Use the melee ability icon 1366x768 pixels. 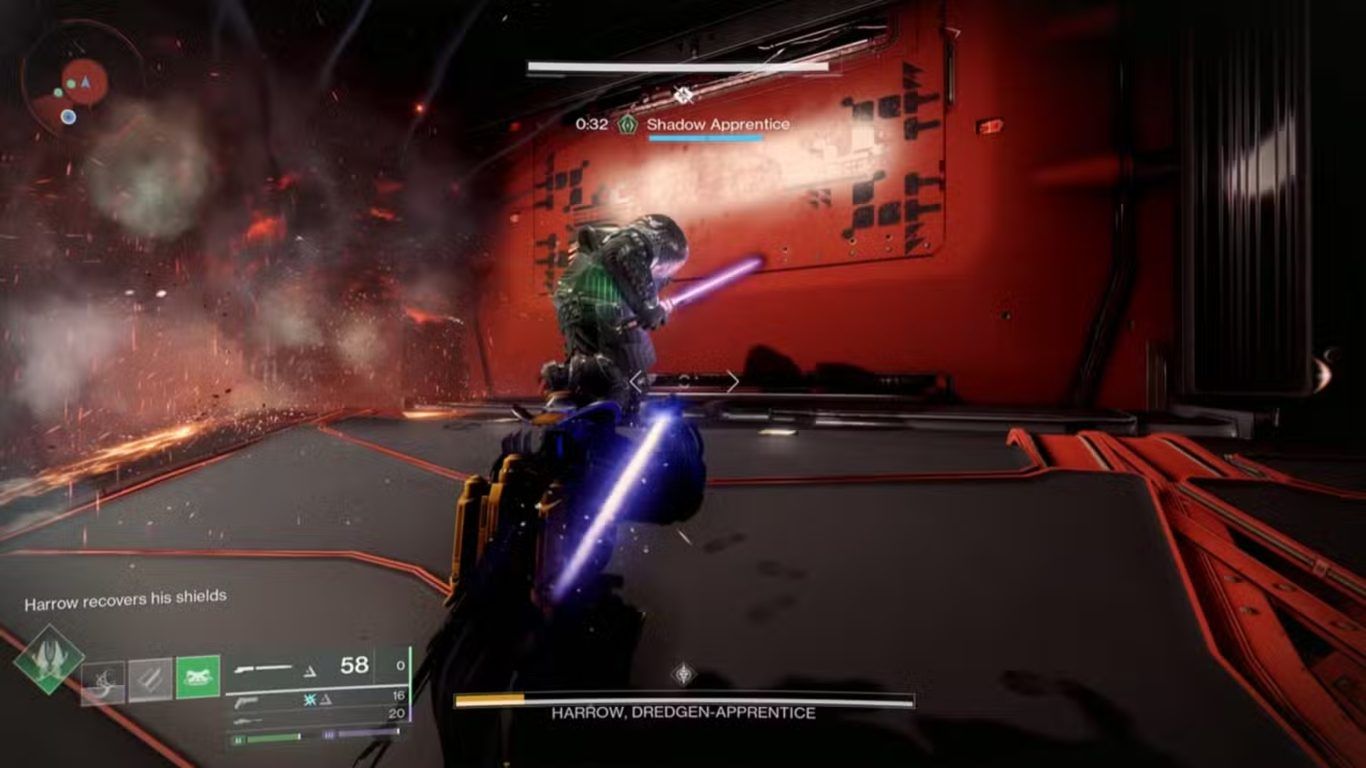[x=150, y=681]
